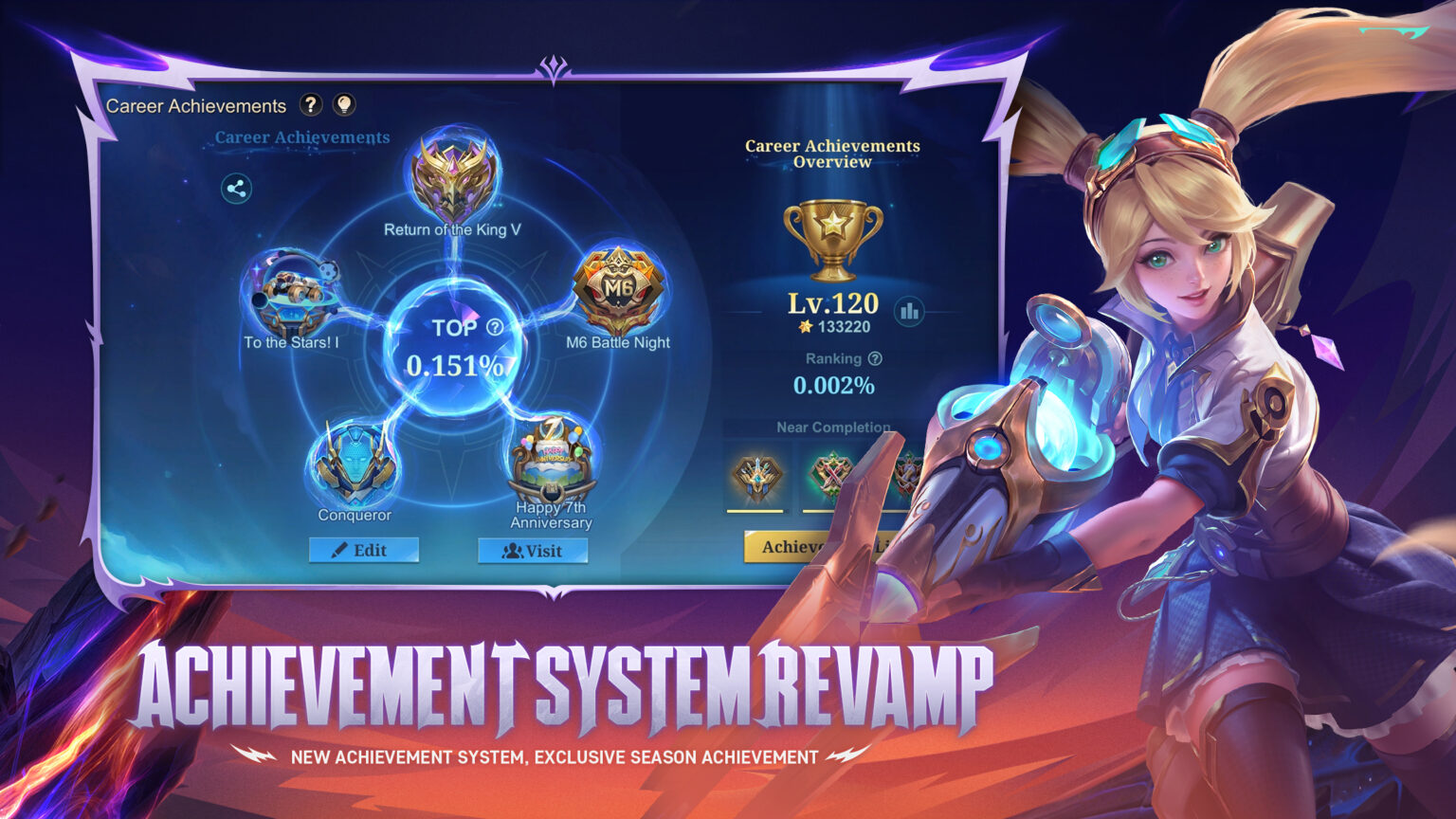Open the help question mark beside Career Achievements title
Image resolution: width=1456 pixels, height=819 pixels.
click(313, 105)
